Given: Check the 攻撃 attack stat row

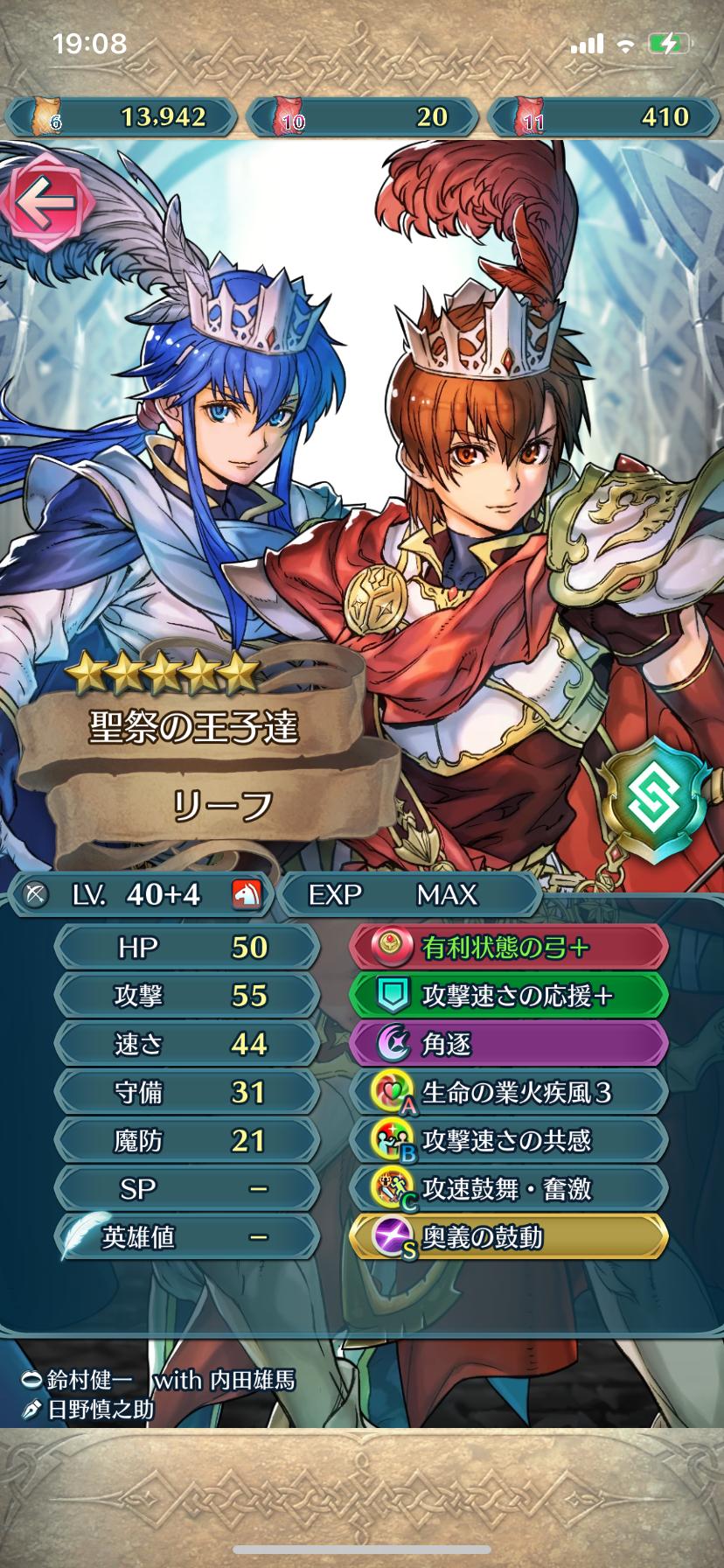Looking at the screenshot, I should click(x=186, y=996).
